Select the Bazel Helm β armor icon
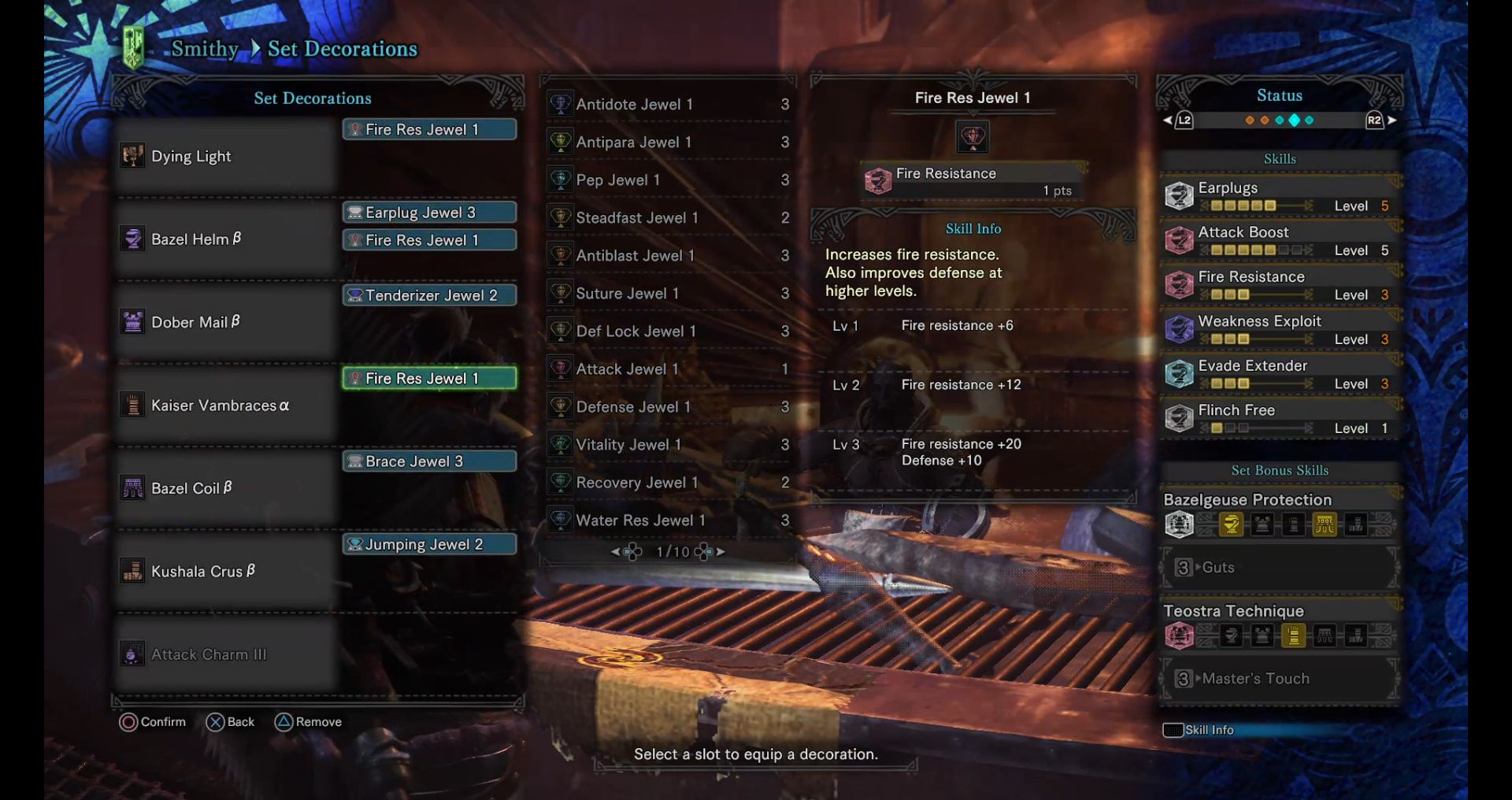The height and width of the screenshot is (800, 1512). pos(132,239)
